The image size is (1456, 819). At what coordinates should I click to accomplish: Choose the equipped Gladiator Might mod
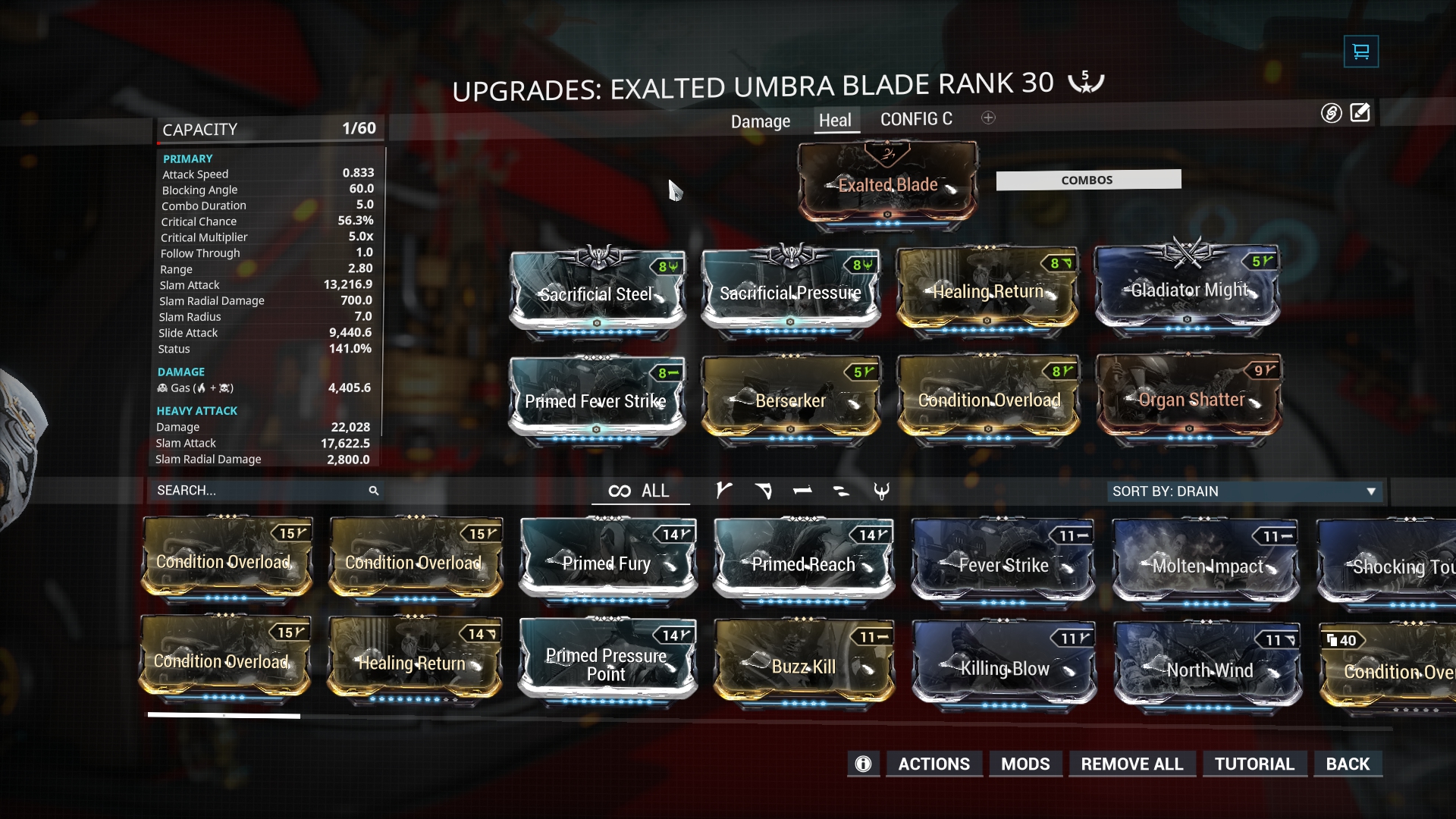pos(1188,290)
